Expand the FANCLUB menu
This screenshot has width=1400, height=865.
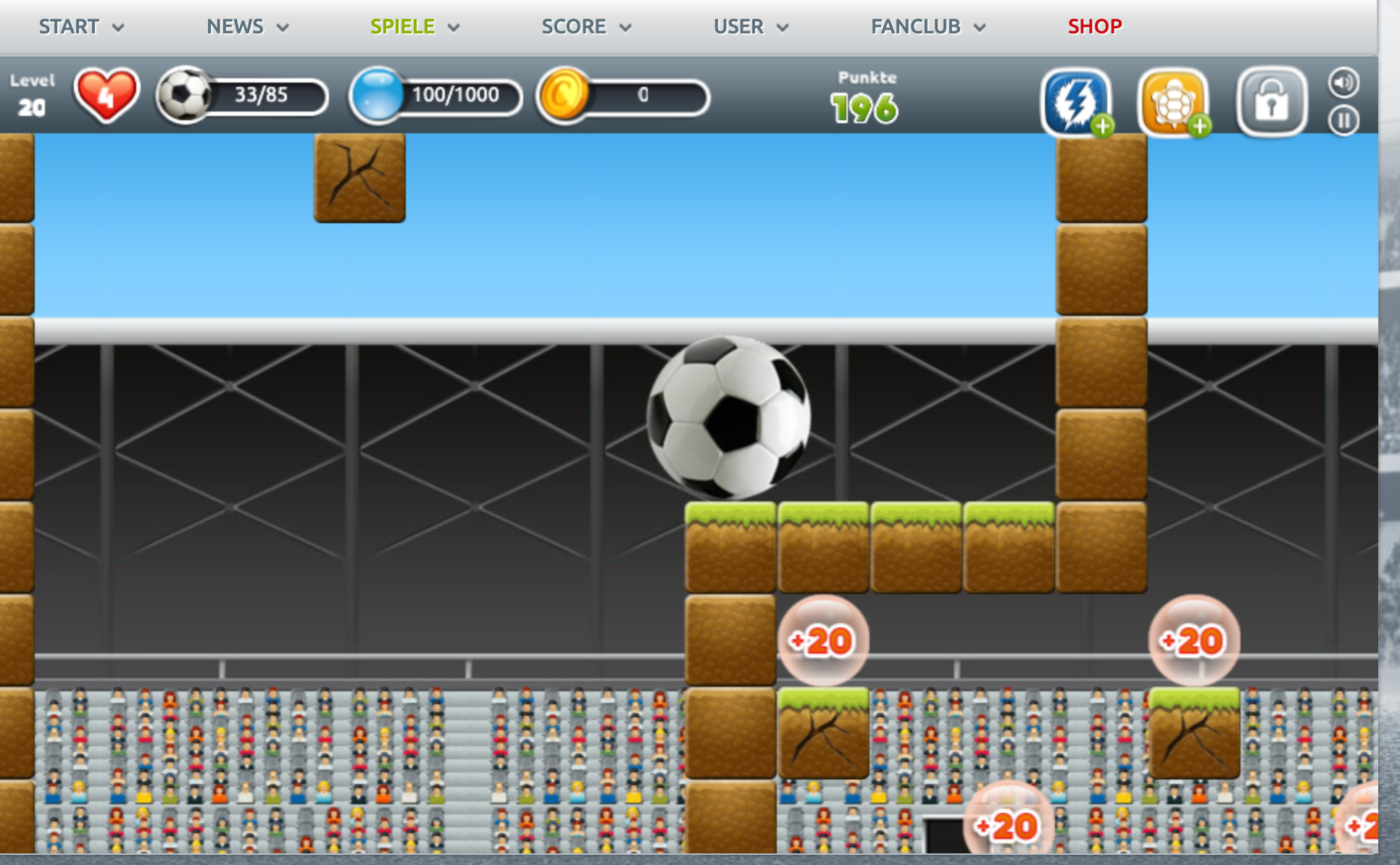point(928,27)
